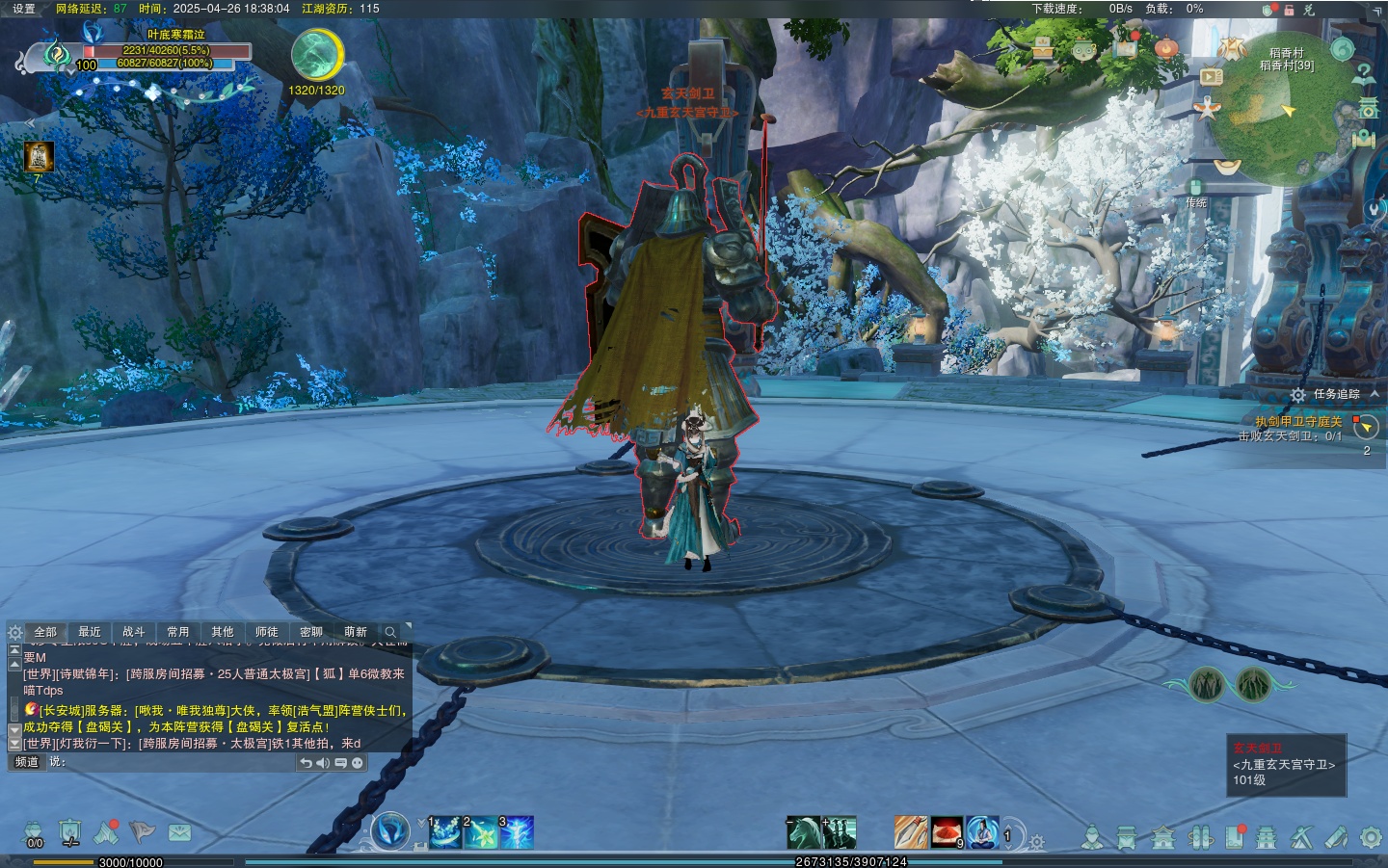Screen dimensions: 1388x868
Task: Open the gold ingot shop icon
Action: tap(1226, 167)
